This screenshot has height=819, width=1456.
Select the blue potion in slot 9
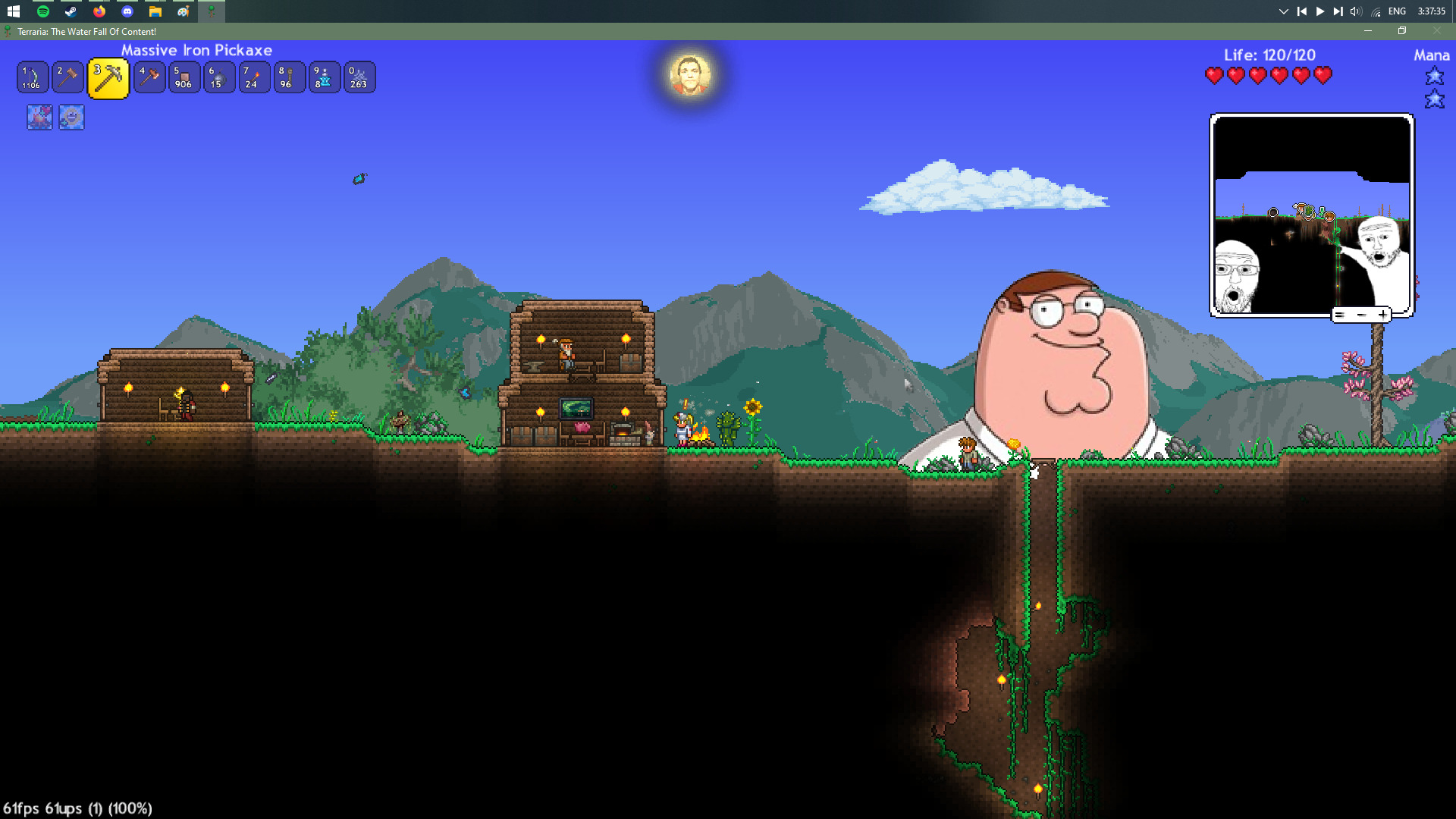point(324,77)
